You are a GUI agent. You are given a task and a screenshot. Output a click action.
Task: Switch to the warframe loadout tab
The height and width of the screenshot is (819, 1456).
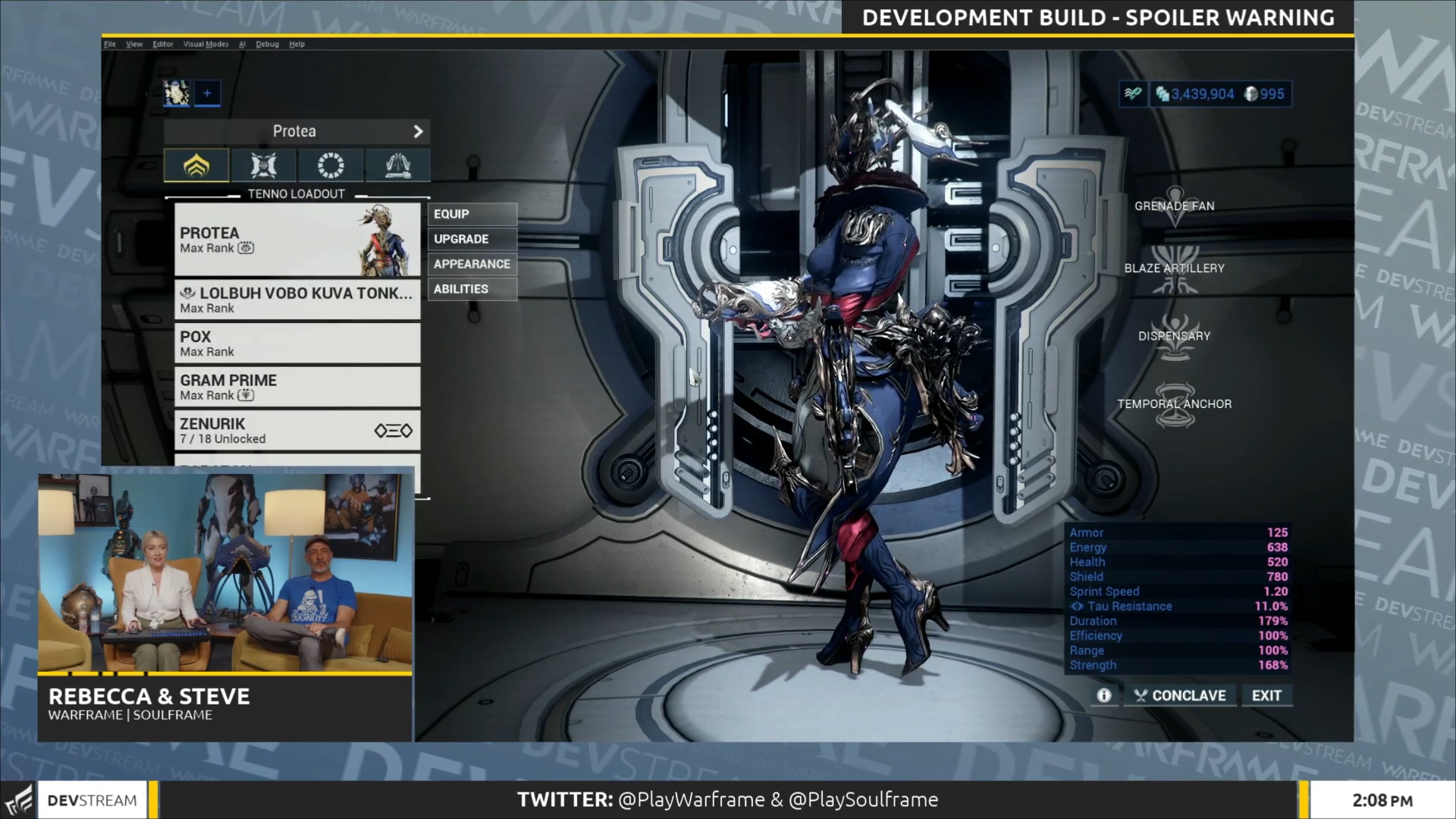196,165
